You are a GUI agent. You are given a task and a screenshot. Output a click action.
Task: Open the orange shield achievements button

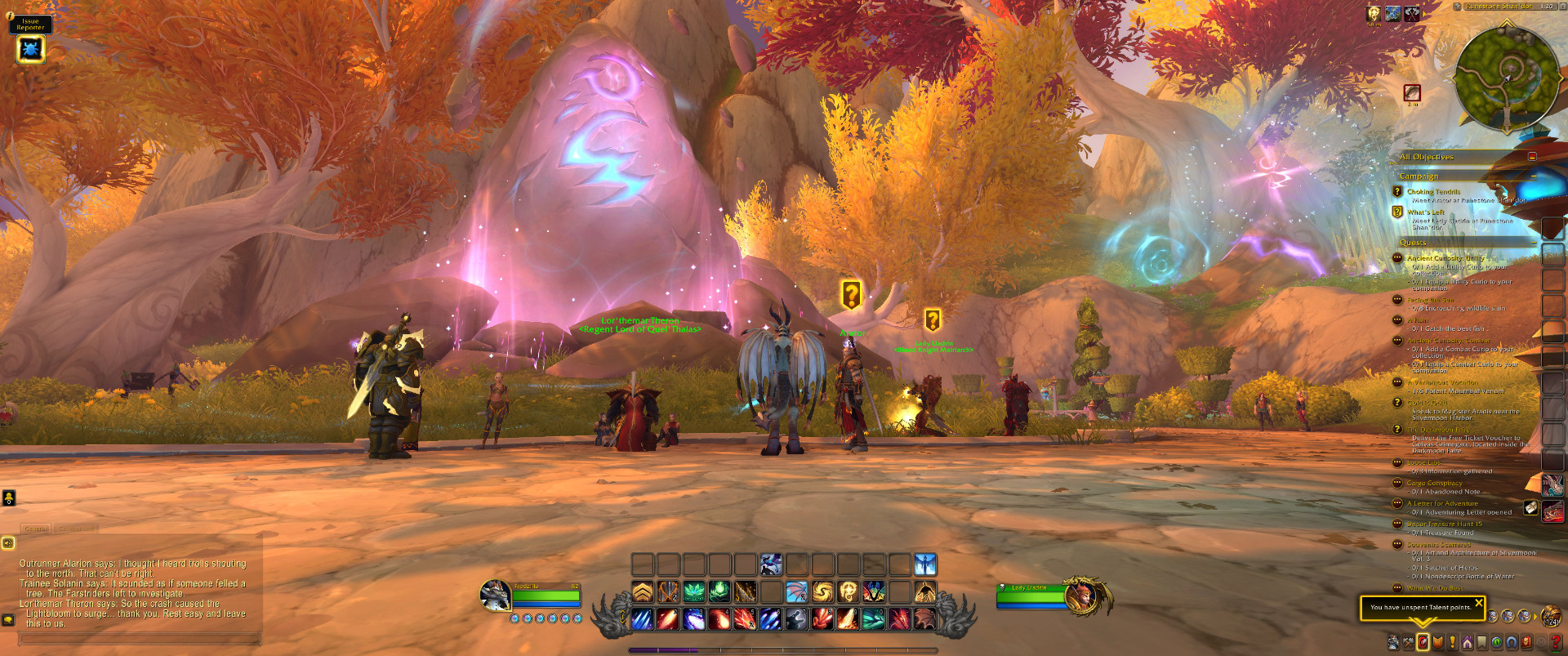tap(1438, 643)
